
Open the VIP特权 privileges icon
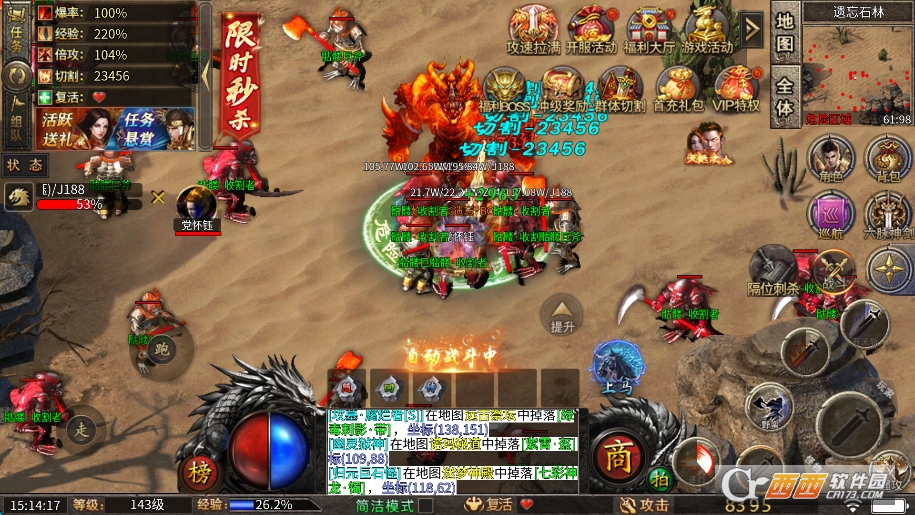[736, 88]
